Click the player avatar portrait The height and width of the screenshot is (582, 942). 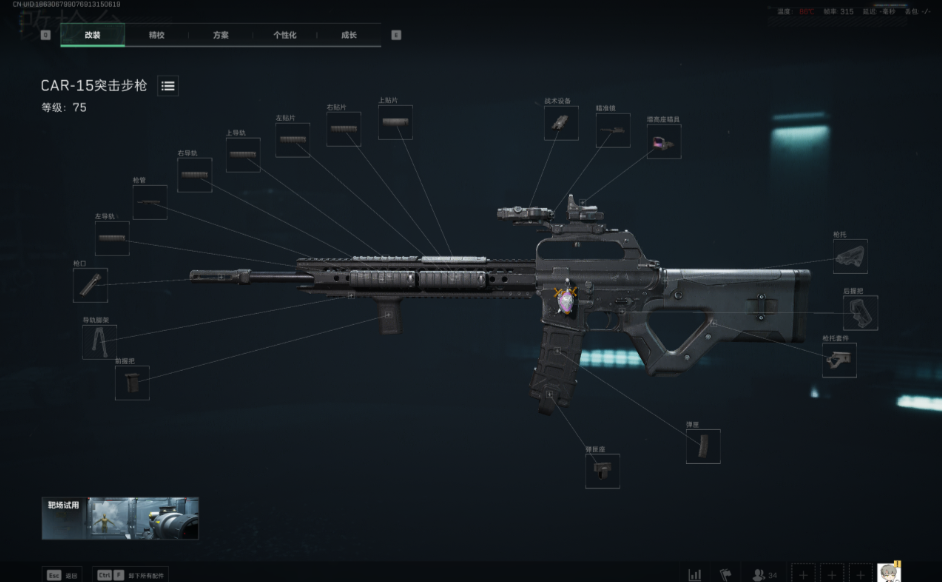pos(889,573)
